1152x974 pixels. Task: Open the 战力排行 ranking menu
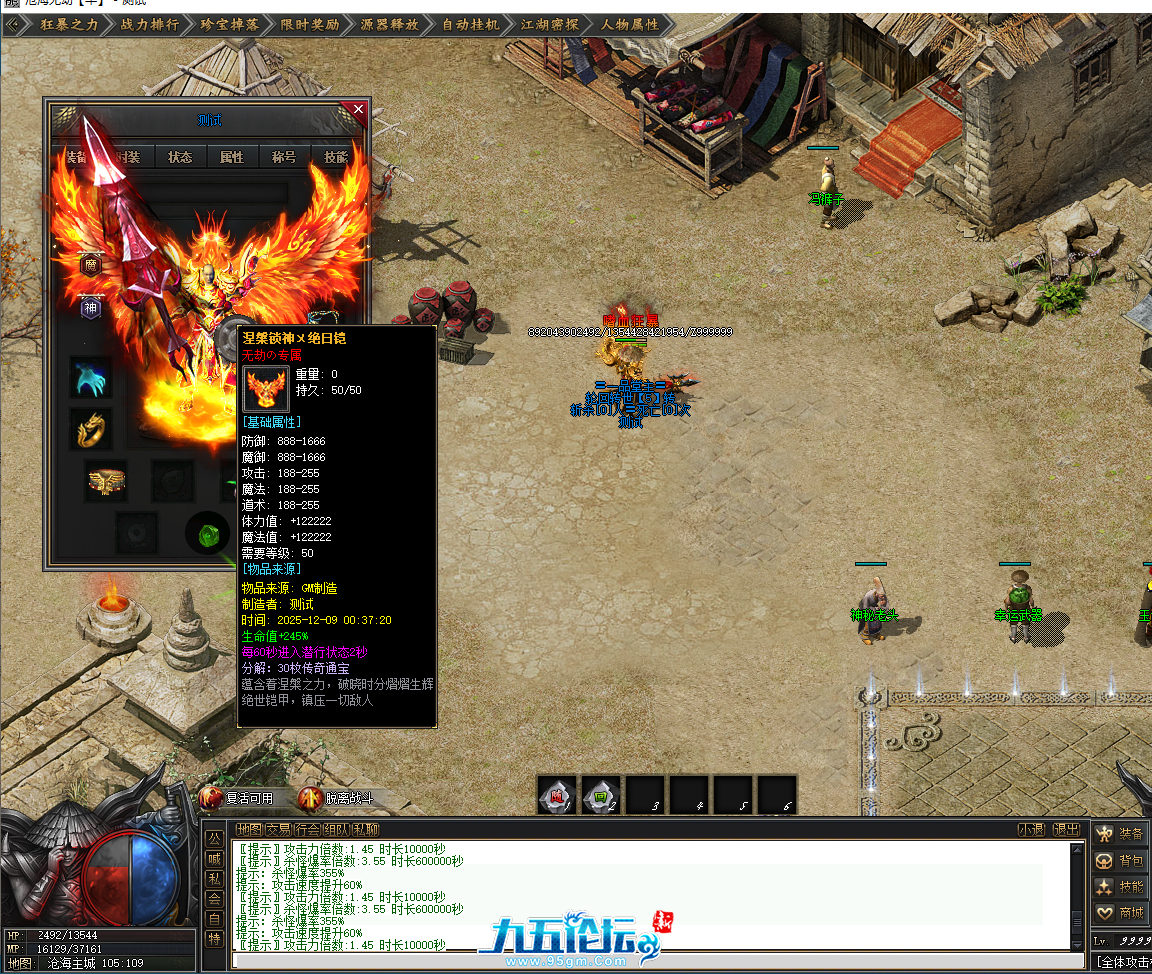149,24
